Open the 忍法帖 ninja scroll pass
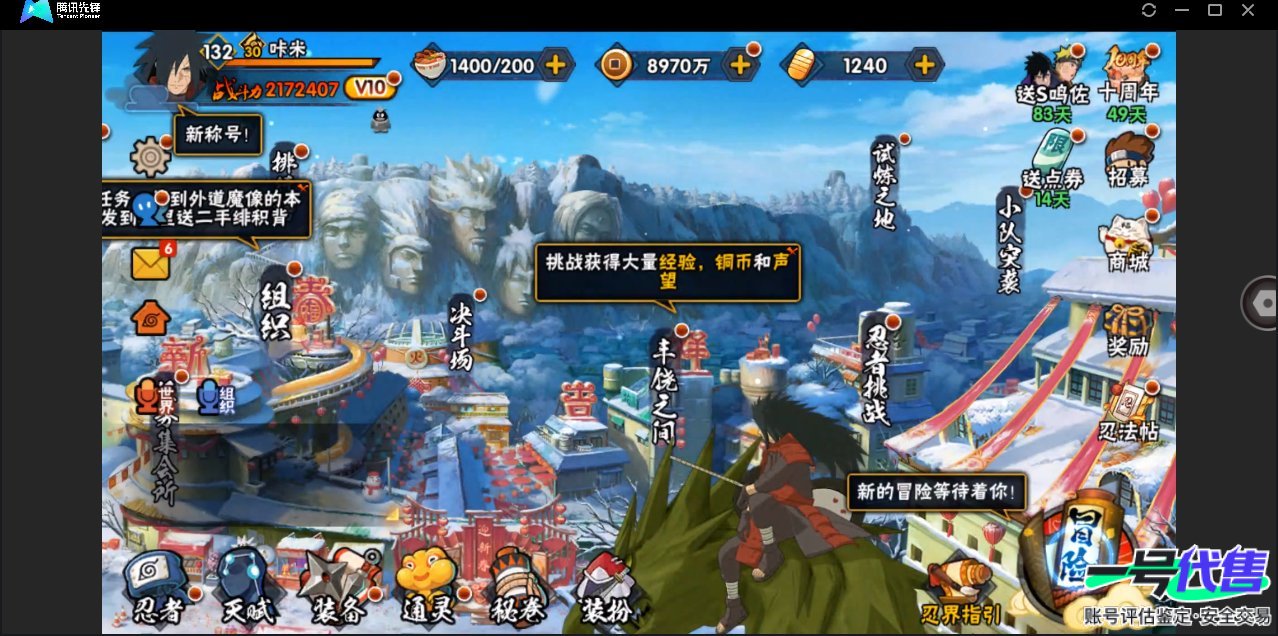Viewport: 1278px width, 636px height. point(1128,412)
